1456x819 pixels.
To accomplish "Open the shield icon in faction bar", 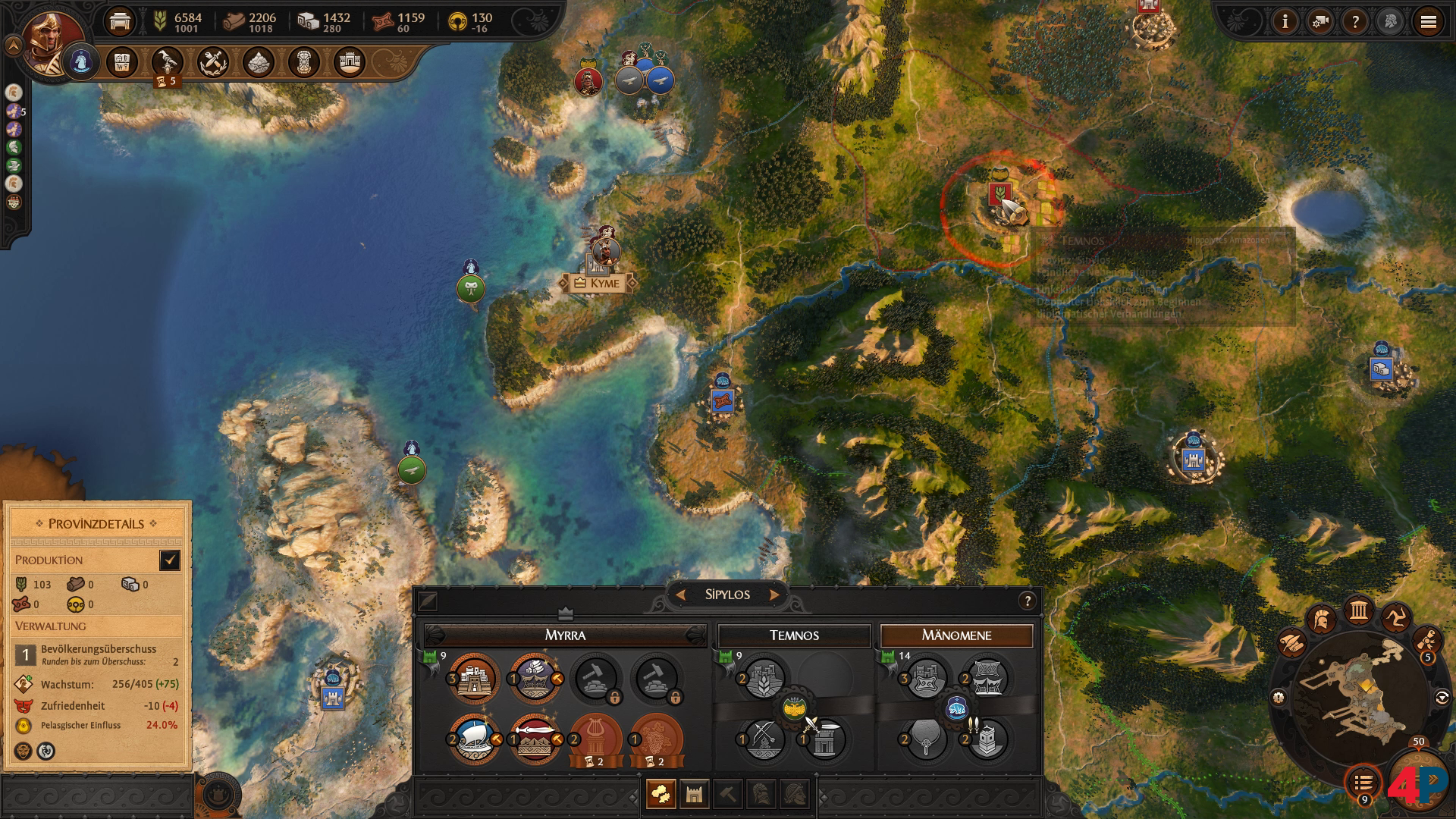I will click(x=303, y=62).
